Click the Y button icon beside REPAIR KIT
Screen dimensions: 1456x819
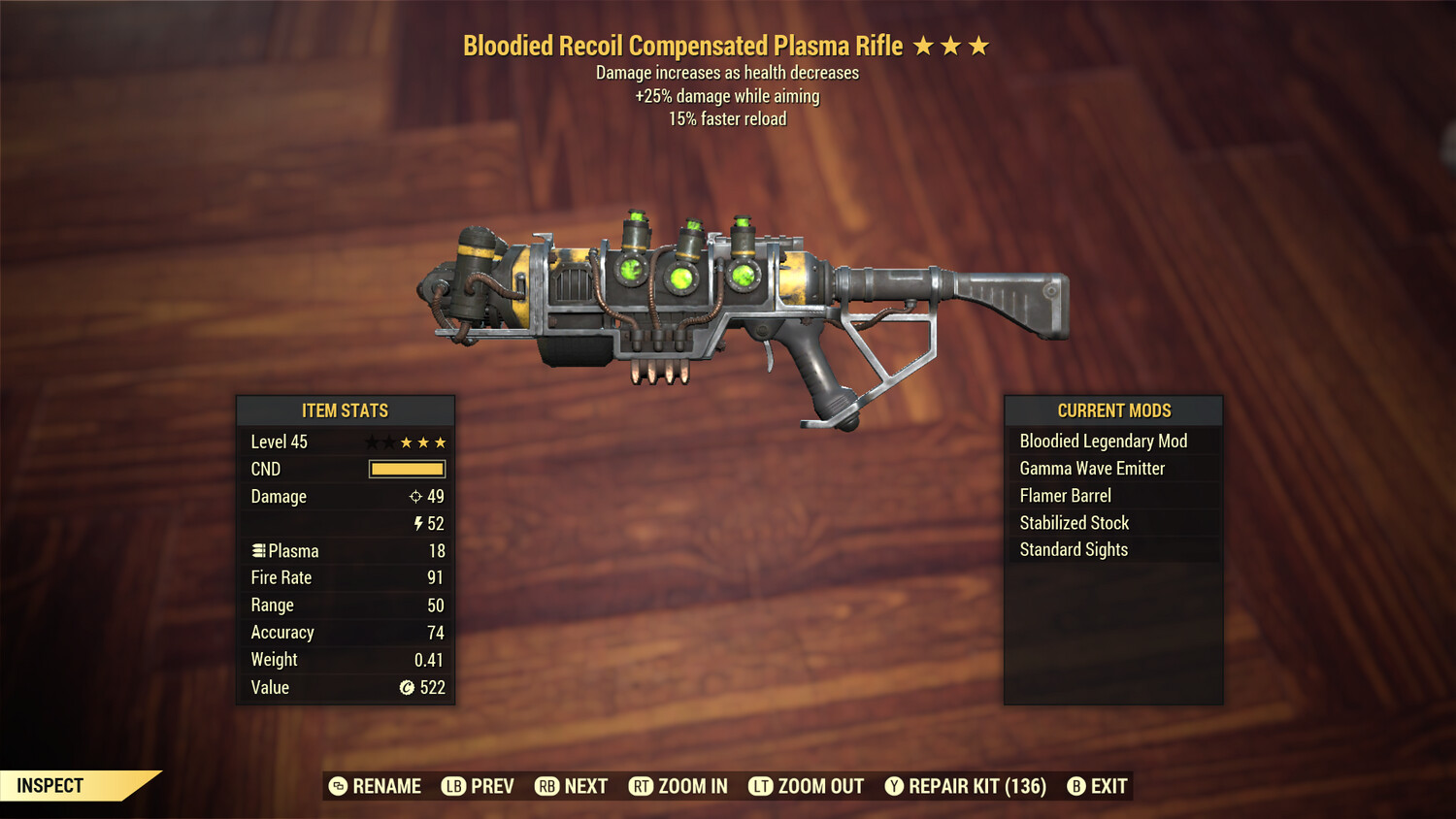coord(894,786)
